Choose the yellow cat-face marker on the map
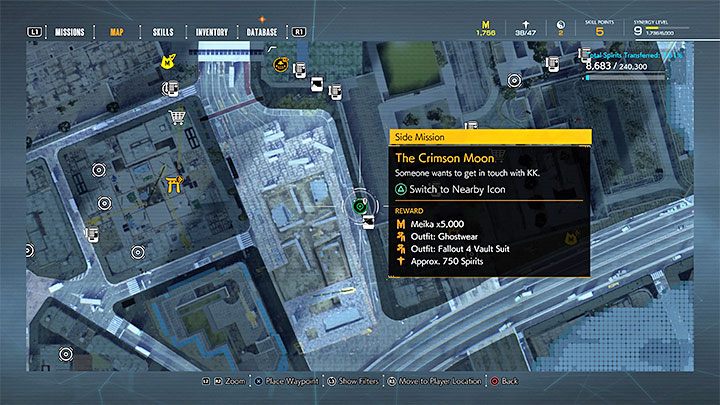 click(x=170, y=63)
